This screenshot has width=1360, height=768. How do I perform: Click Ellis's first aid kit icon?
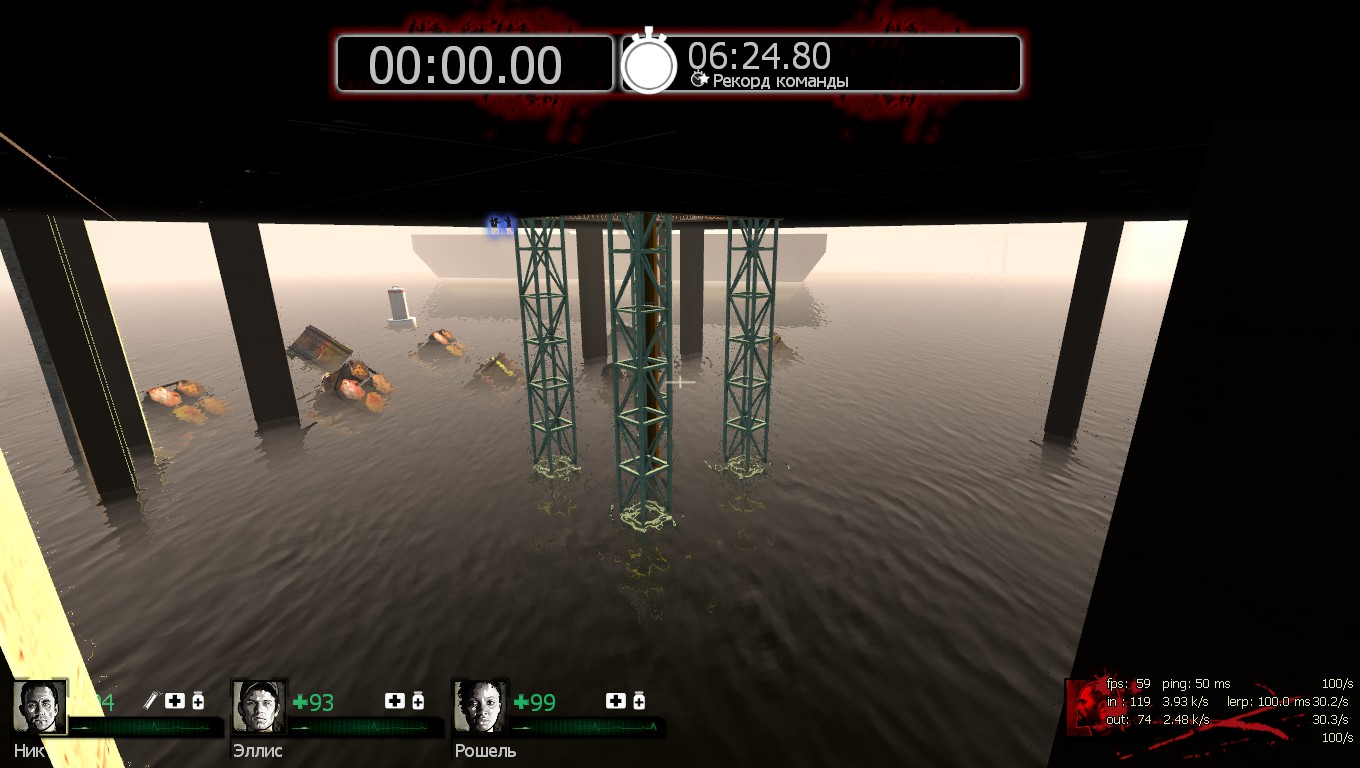point(394,701)
